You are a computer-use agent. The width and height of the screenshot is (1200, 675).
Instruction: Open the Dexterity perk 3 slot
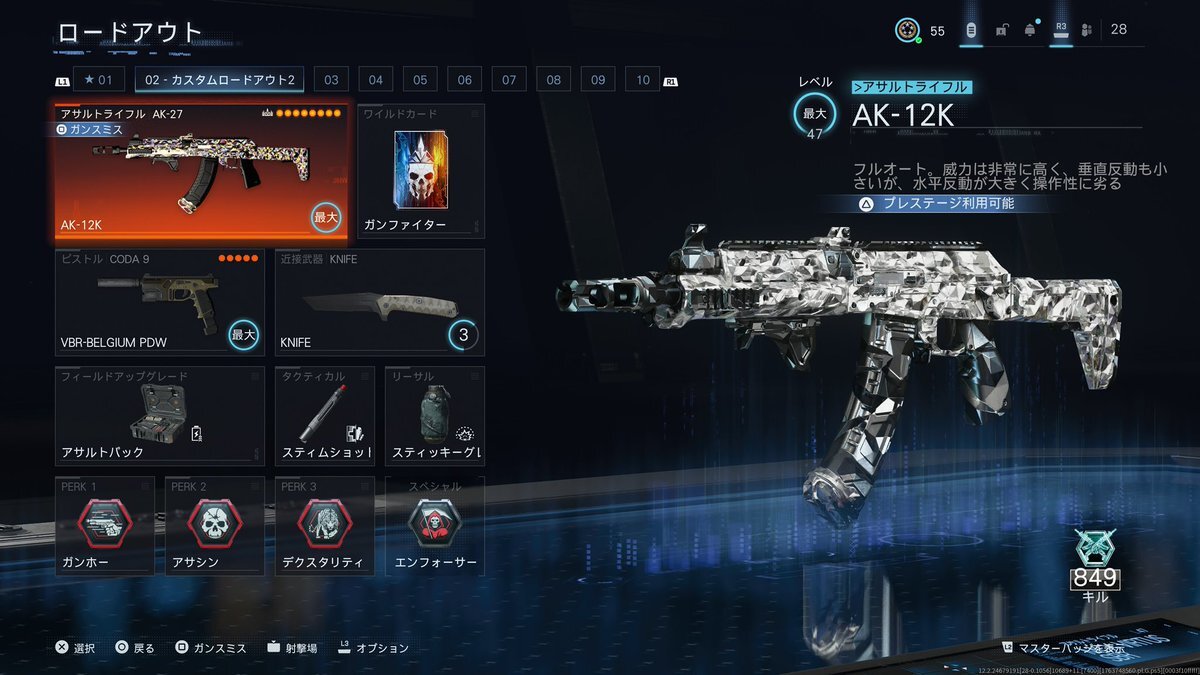(x=325, y=526)
